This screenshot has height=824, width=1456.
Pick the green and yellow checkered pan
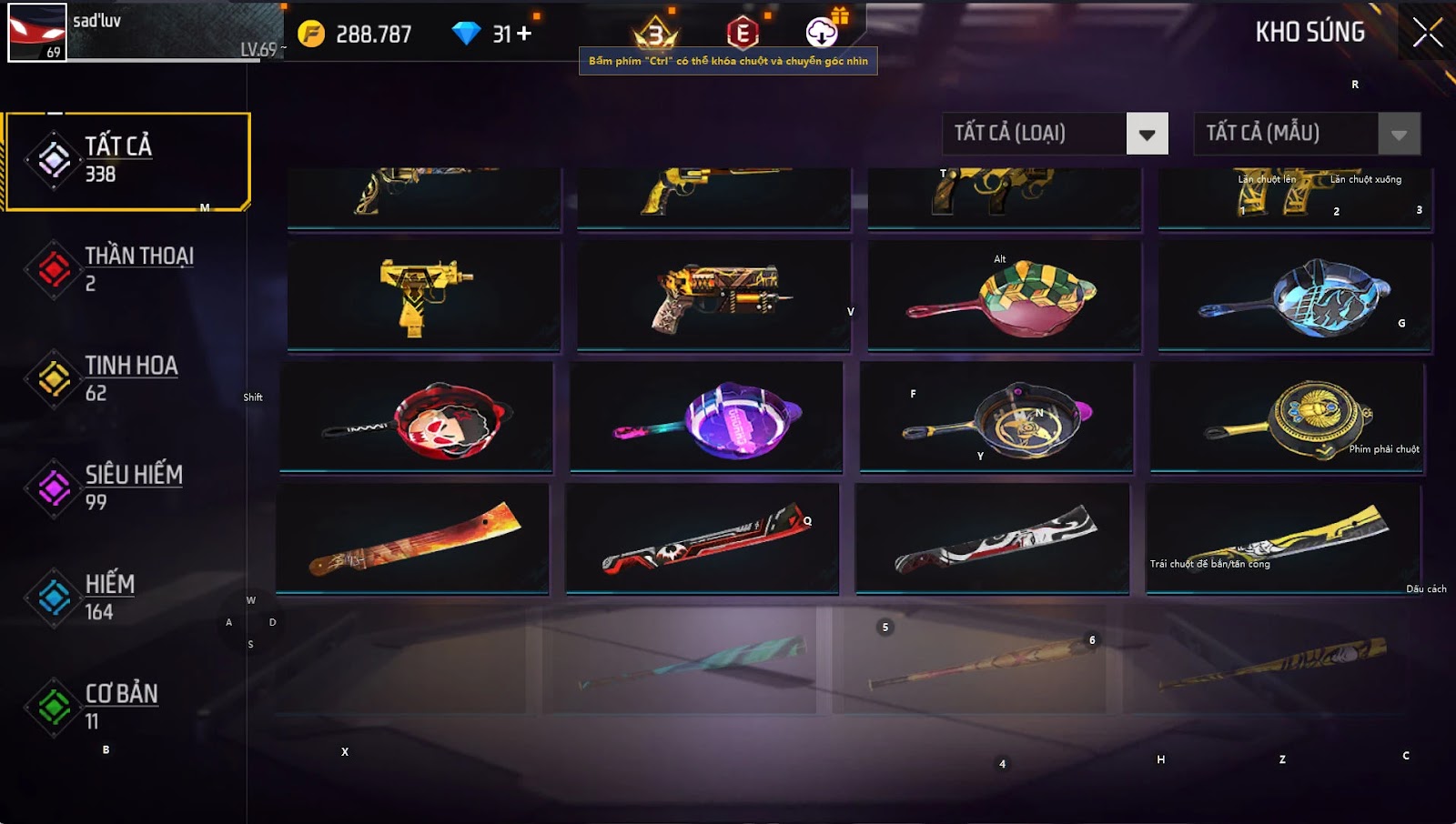click(x=1004, y=295)
